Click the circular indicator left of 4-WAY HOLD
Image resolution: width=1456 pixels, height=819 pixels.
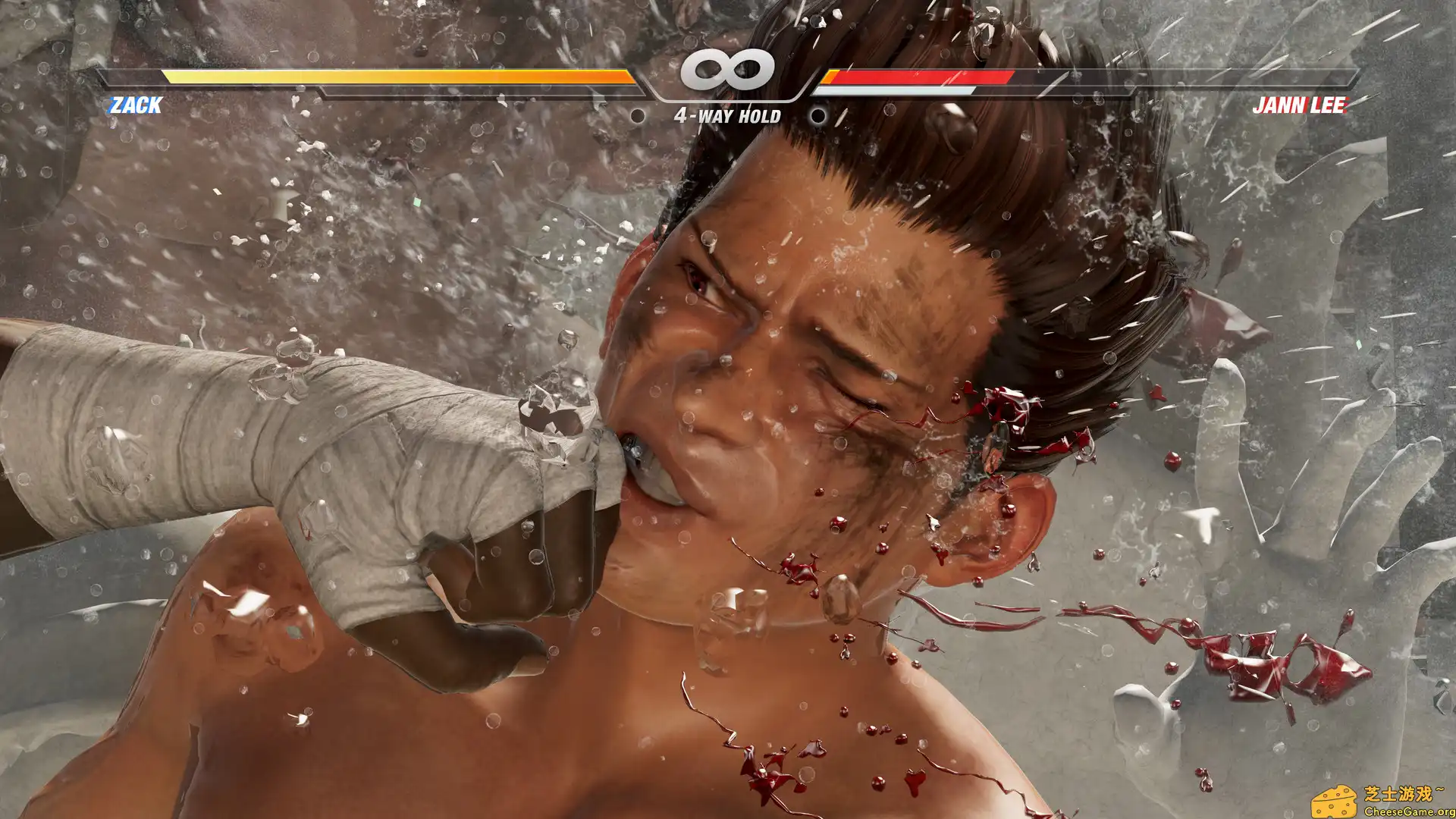[639, 117]
